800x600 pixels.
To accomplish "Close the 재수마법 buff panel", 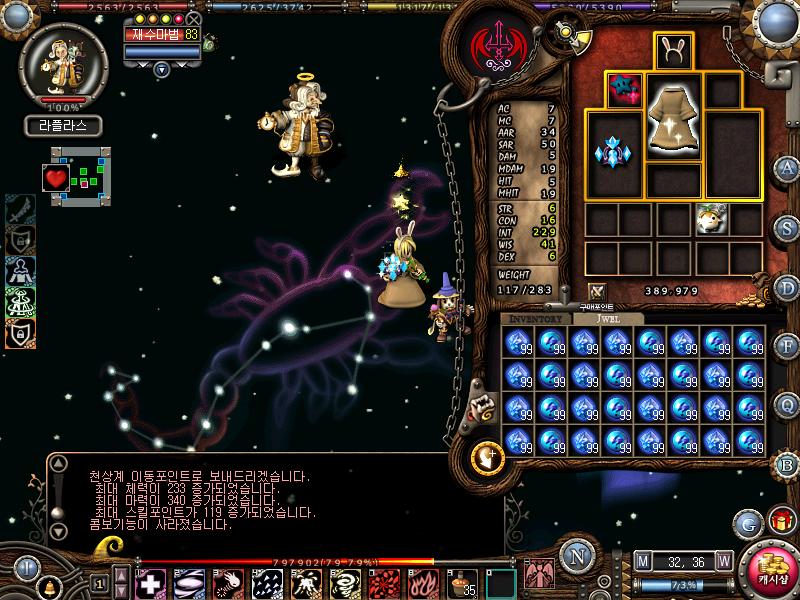I will point(193,19).
